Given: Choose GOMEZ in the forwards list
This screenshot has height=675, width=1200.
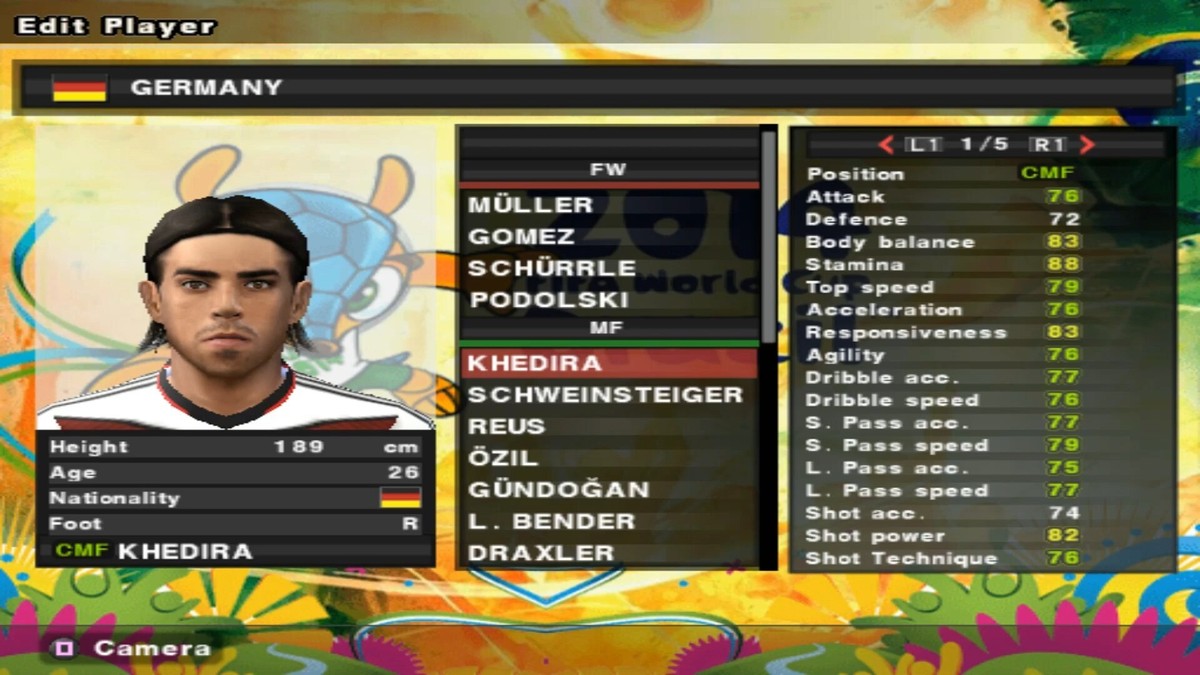Looking at the screenshot, I should click(x=522, y=237).
